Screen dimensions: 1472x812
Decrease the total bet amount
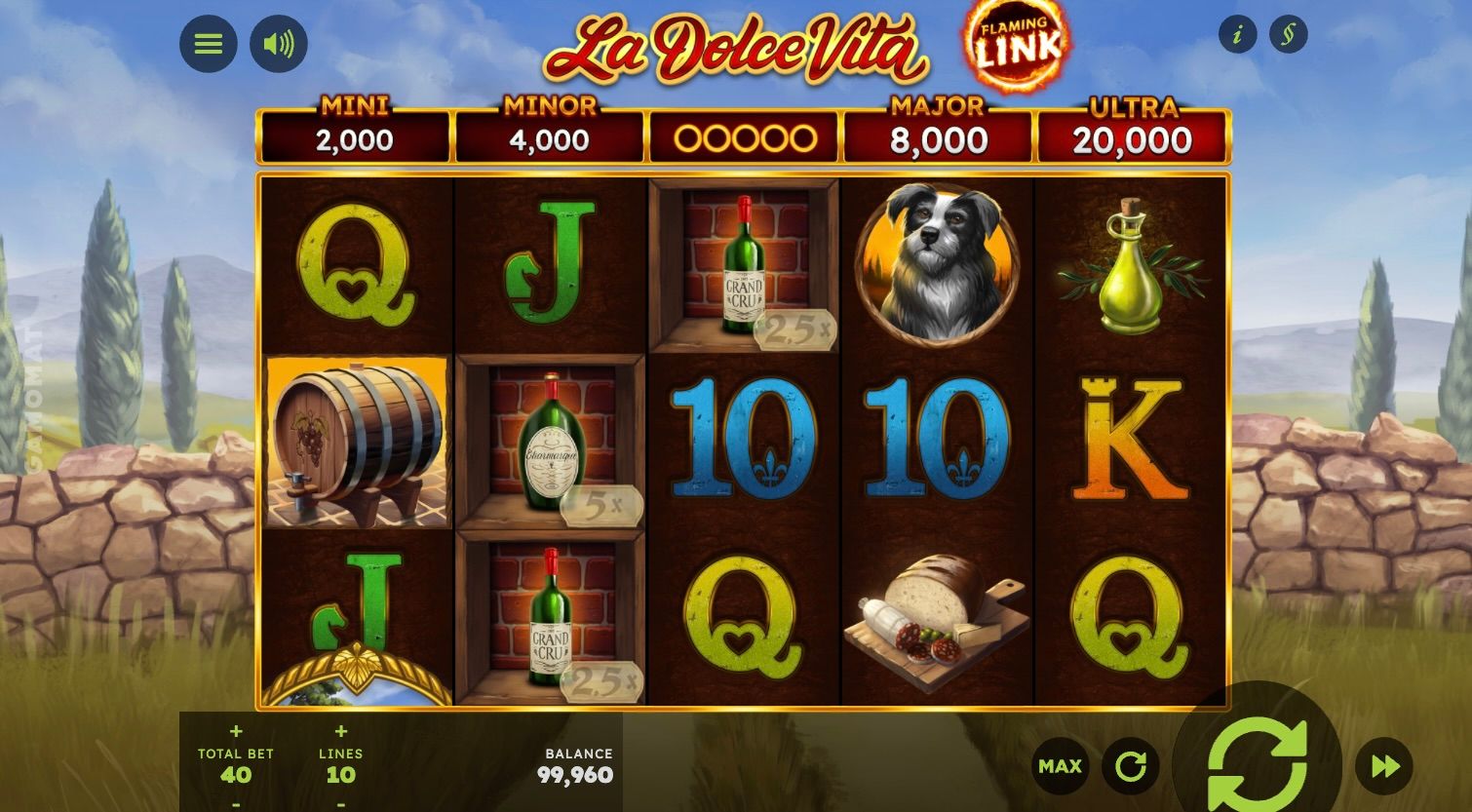(236, 803)
